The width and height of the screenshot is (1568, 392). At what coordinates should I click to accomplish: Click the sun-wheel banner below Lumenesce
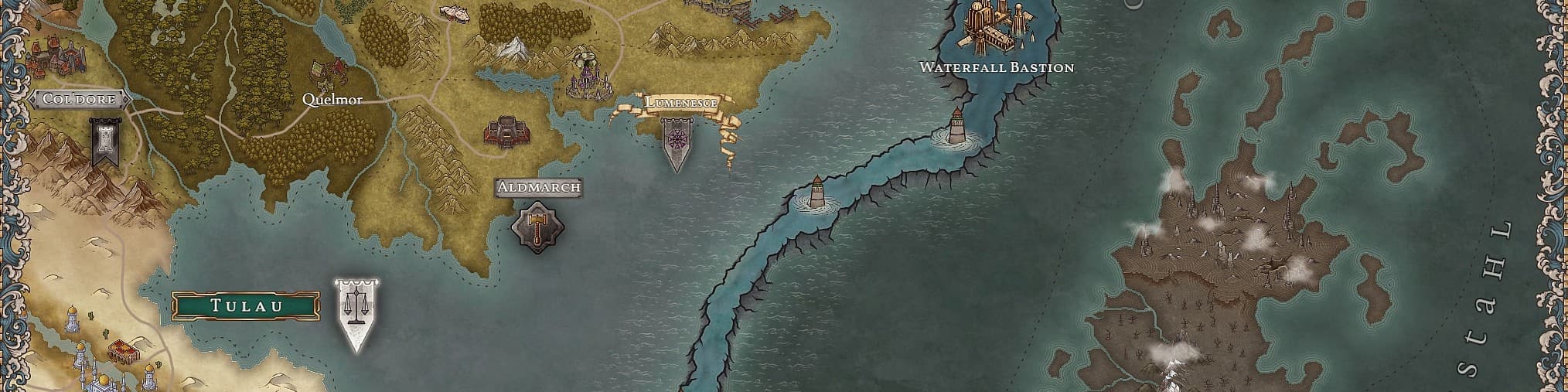pyautogui.click(x=677, y=144)
